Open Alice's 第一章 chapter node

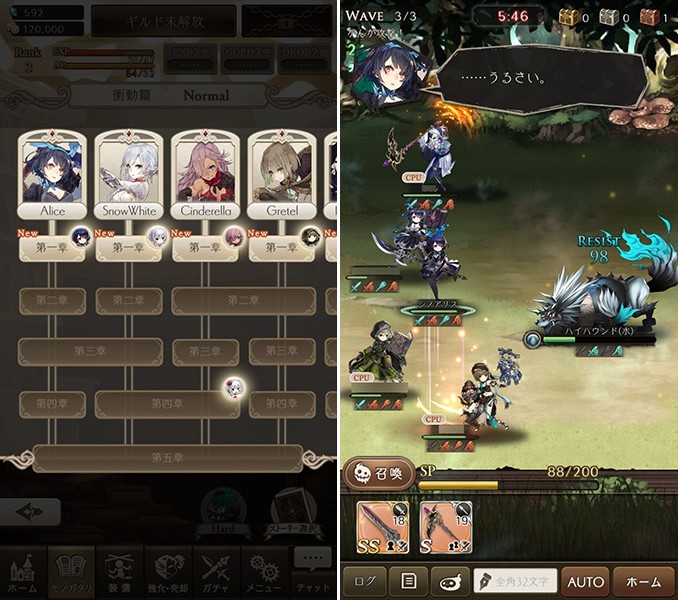tap(52, 248)
